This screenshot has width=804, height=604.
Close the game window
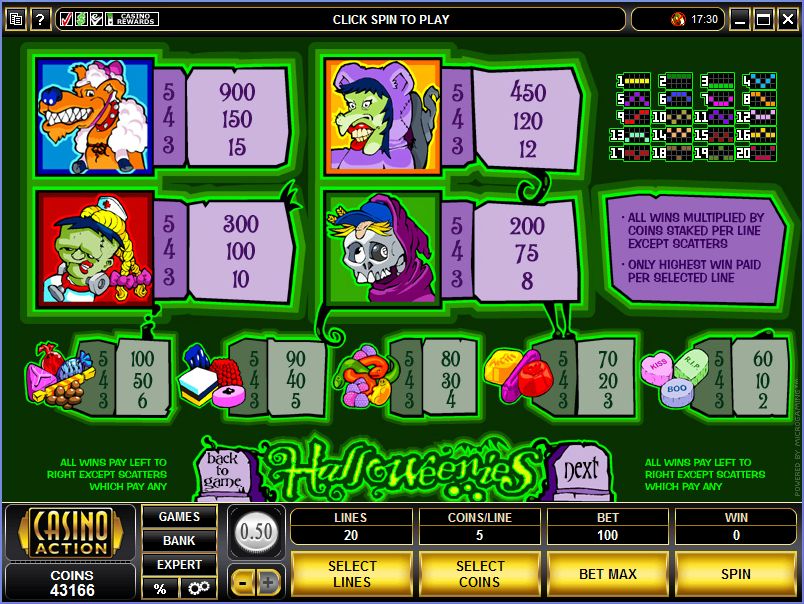tap(787, 19)
